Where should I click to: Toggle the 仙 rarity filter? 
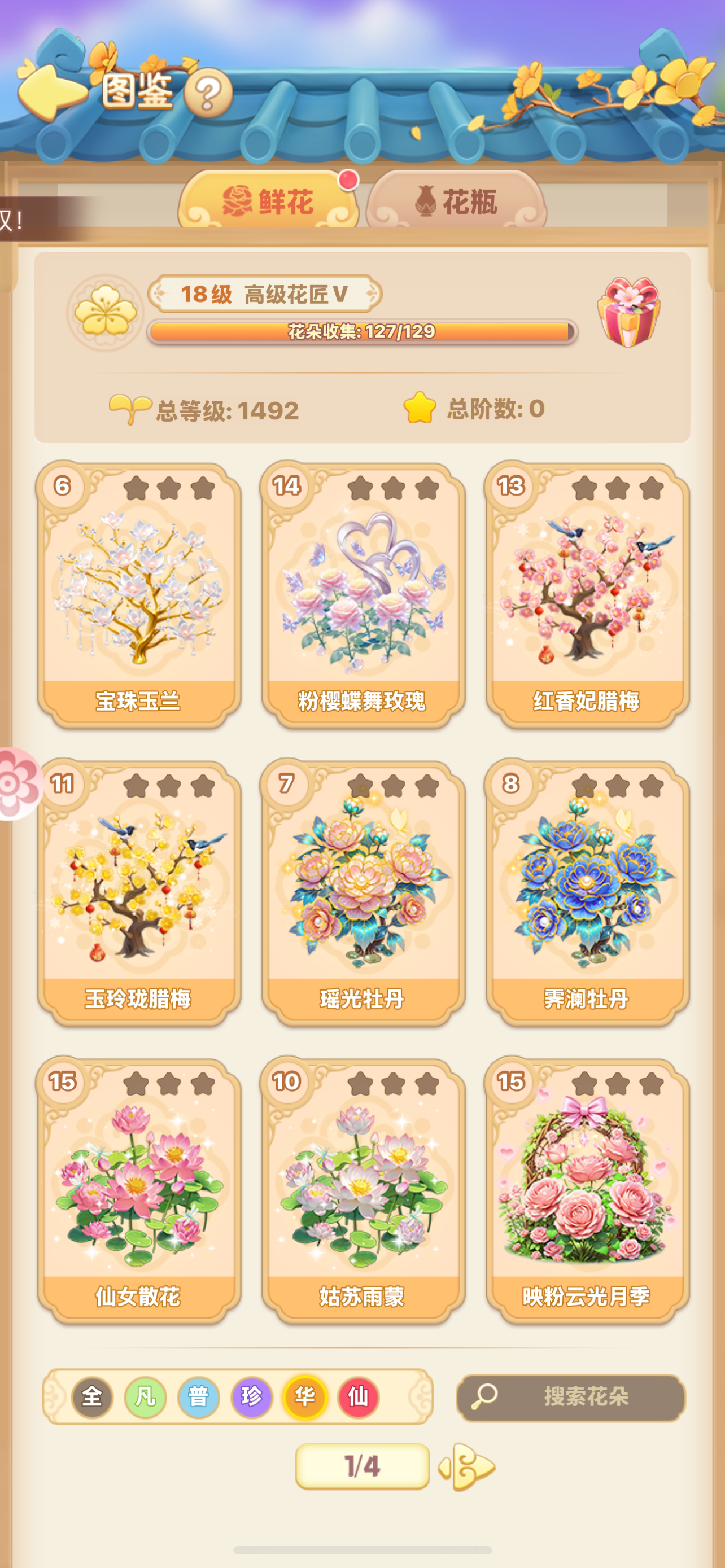[x=357, y=1398]
